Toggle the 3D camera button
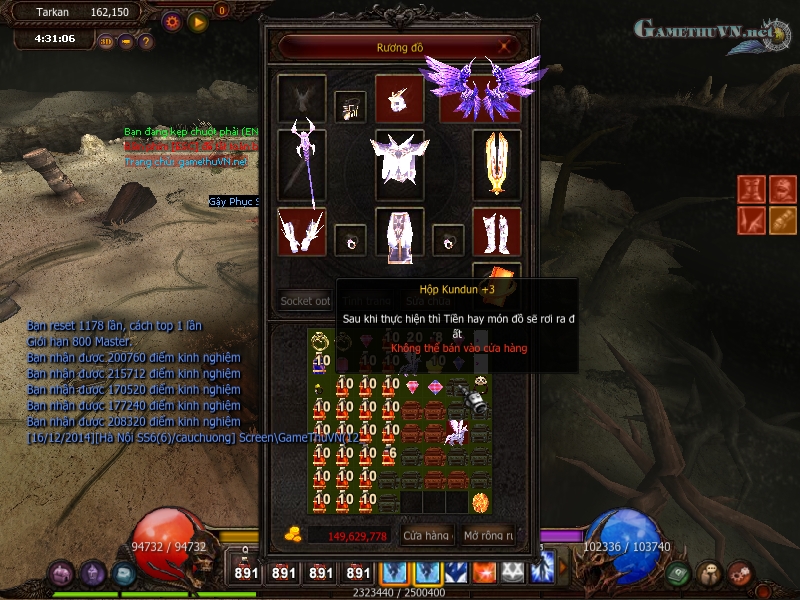This screenshot has width=800, height=600. click(107, 42)
